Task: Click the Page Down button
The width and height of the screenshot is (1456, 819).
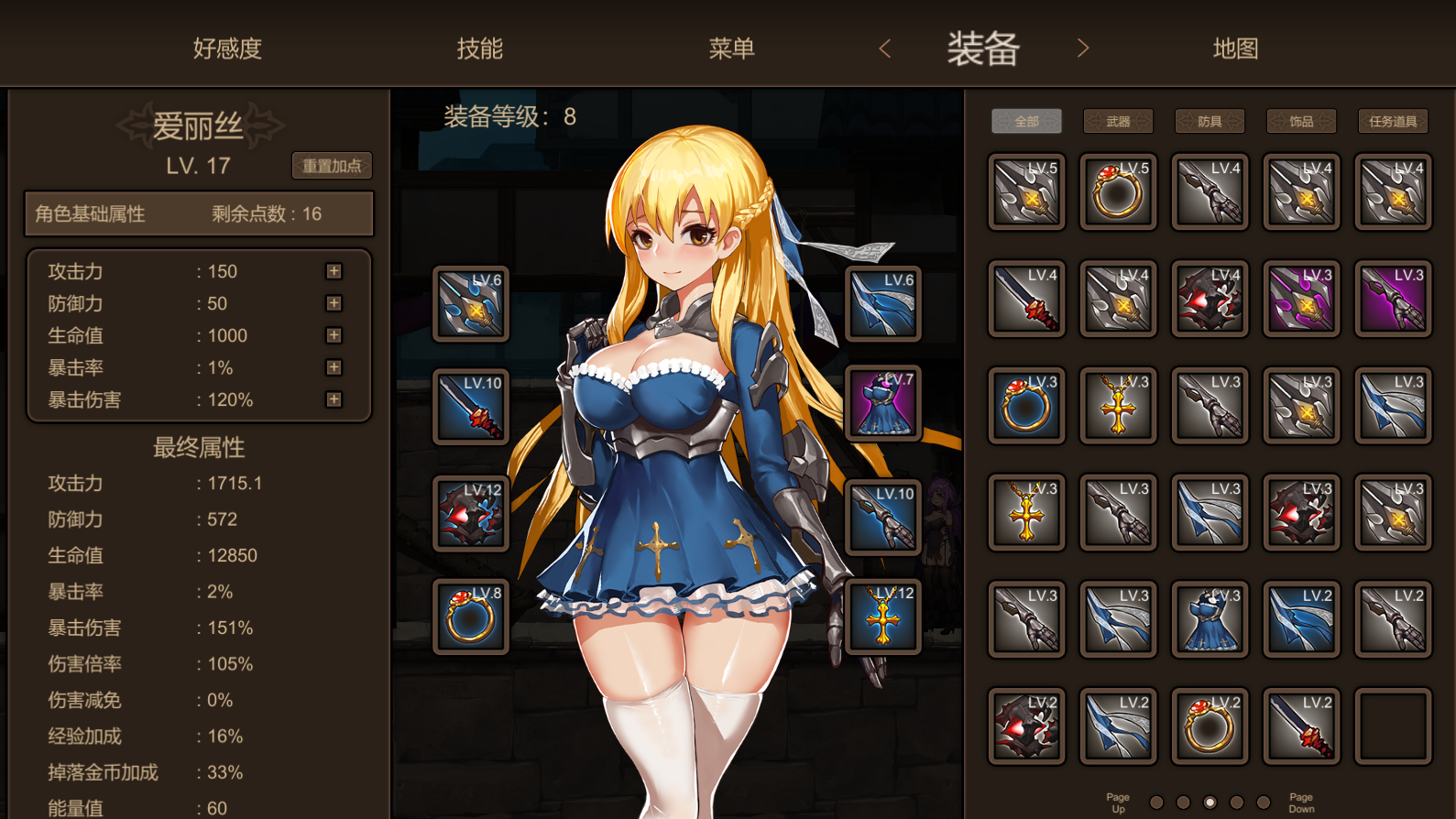Action: coord(1301,803)
